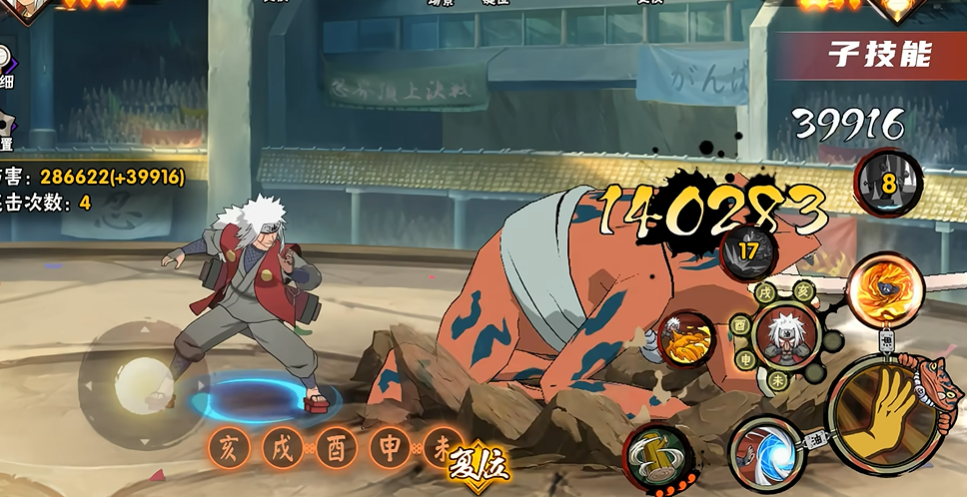Screen dimensions: 967x497
Task: Activate the golden toad skill icon
Action: (x=686, y=340)
